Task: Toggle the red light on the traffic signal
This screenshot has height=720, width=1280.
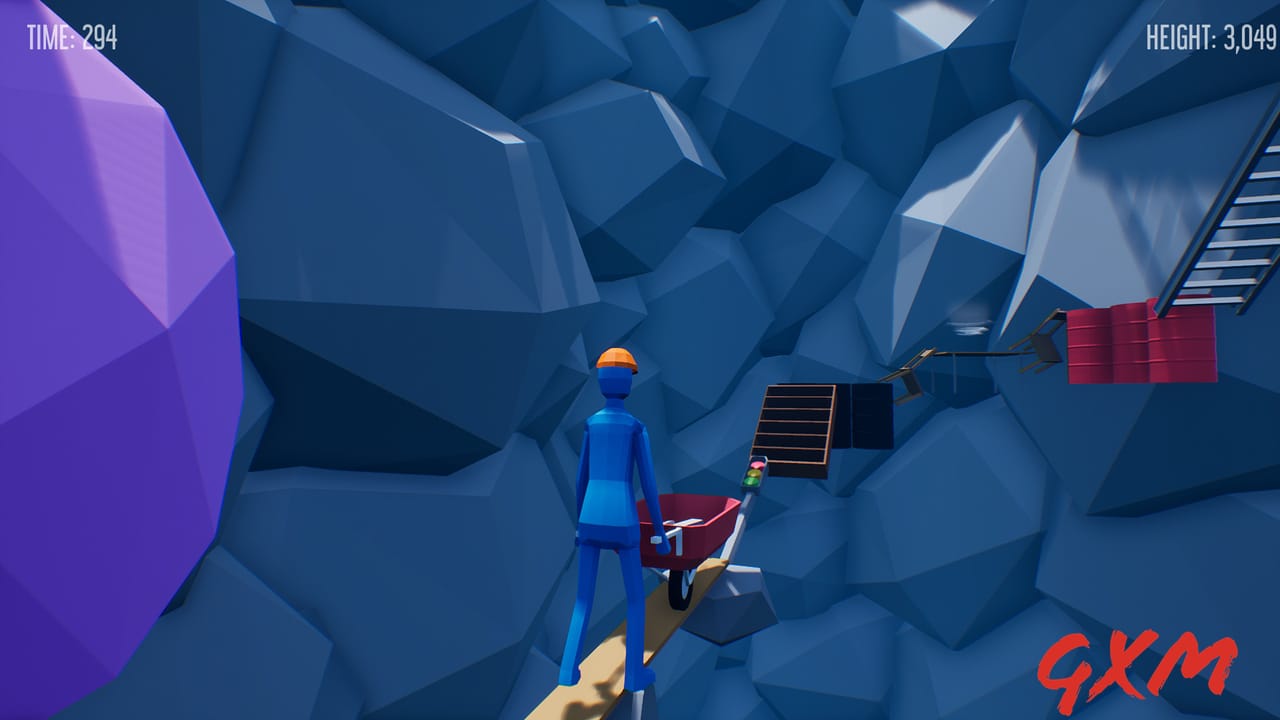Action: point(756,465)
